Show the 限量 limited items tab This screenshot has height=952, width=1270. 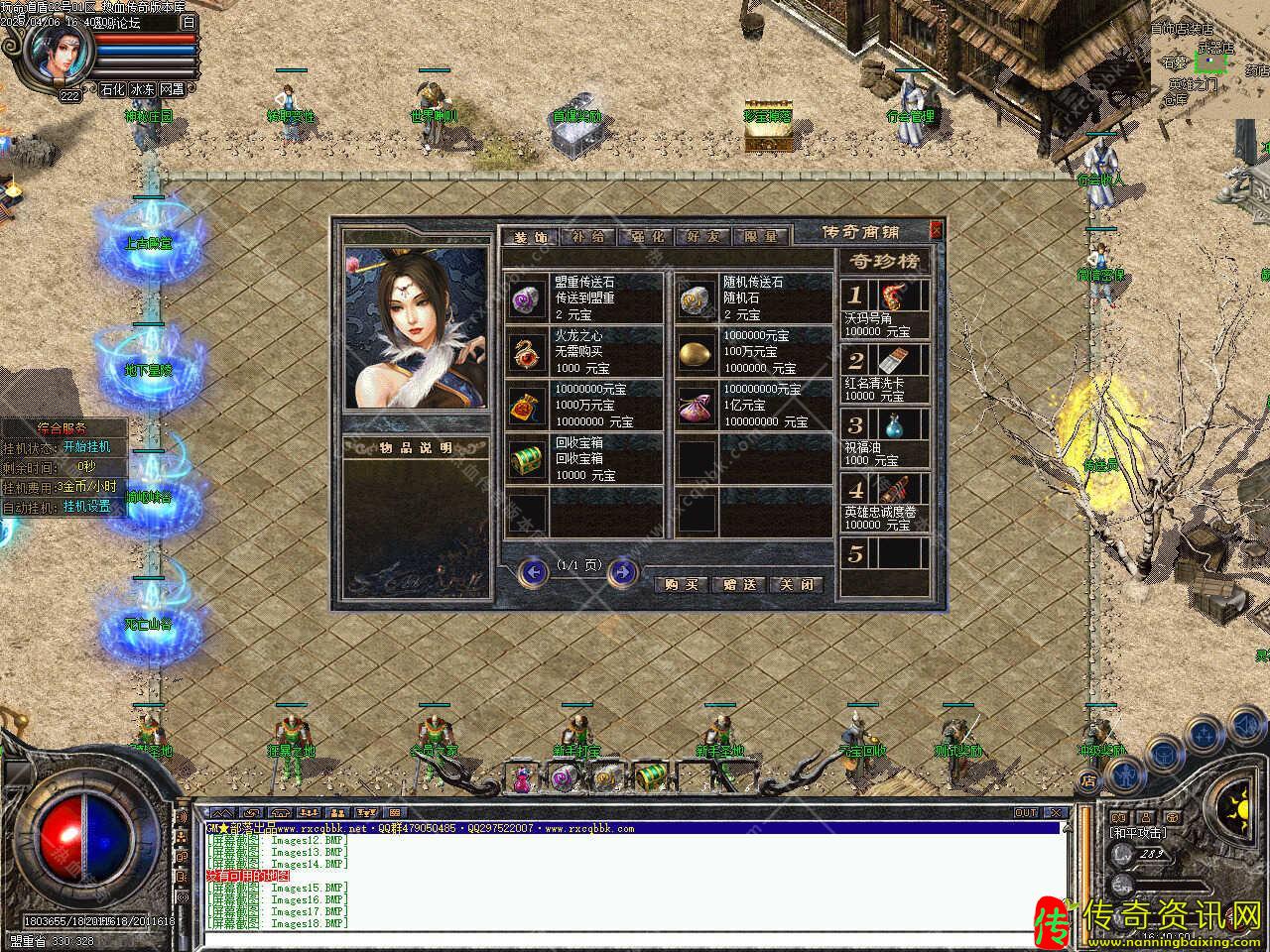(760, 237)
